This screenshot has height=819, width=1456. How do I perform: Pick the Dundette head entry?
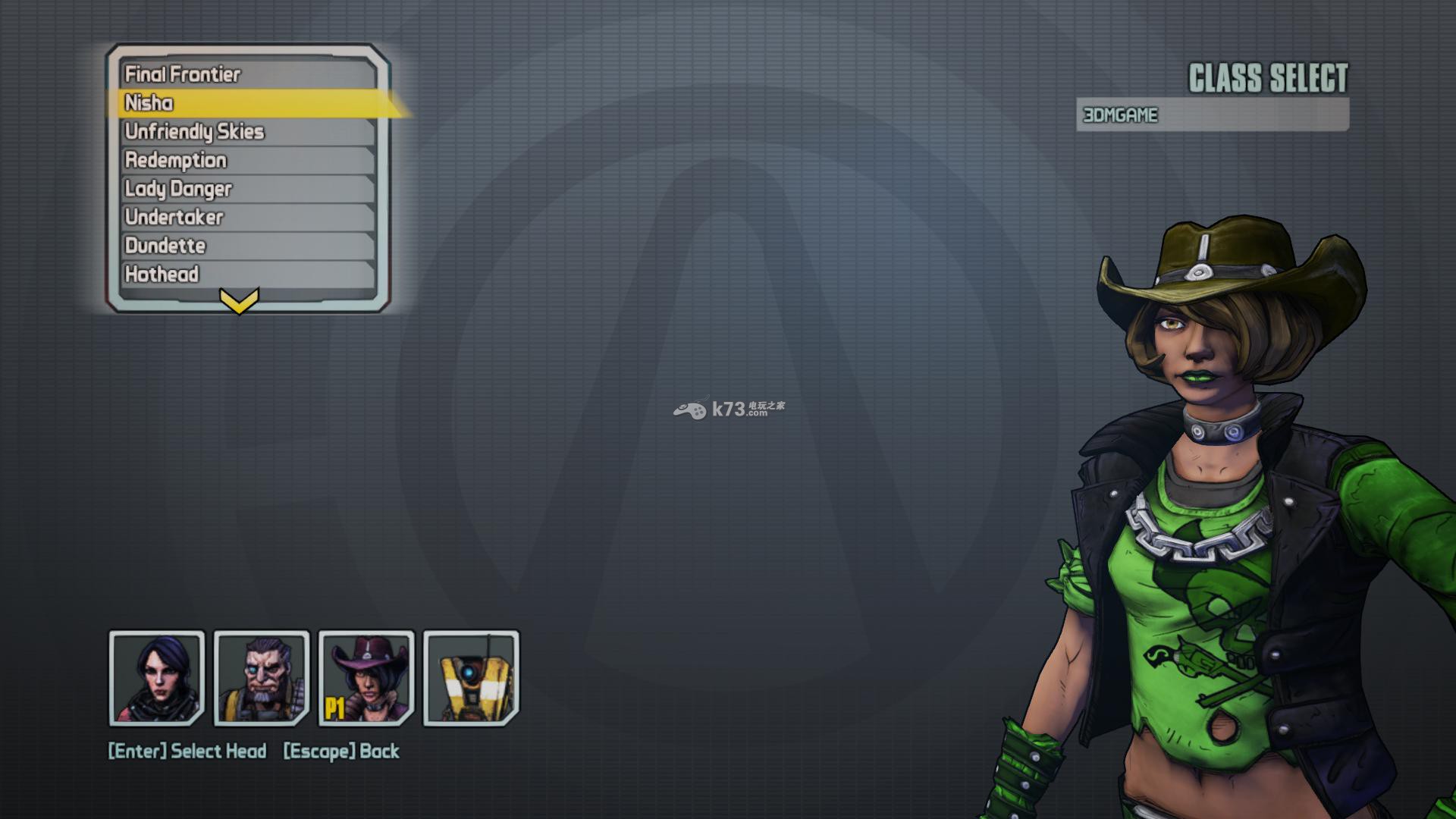coord(246,246)
